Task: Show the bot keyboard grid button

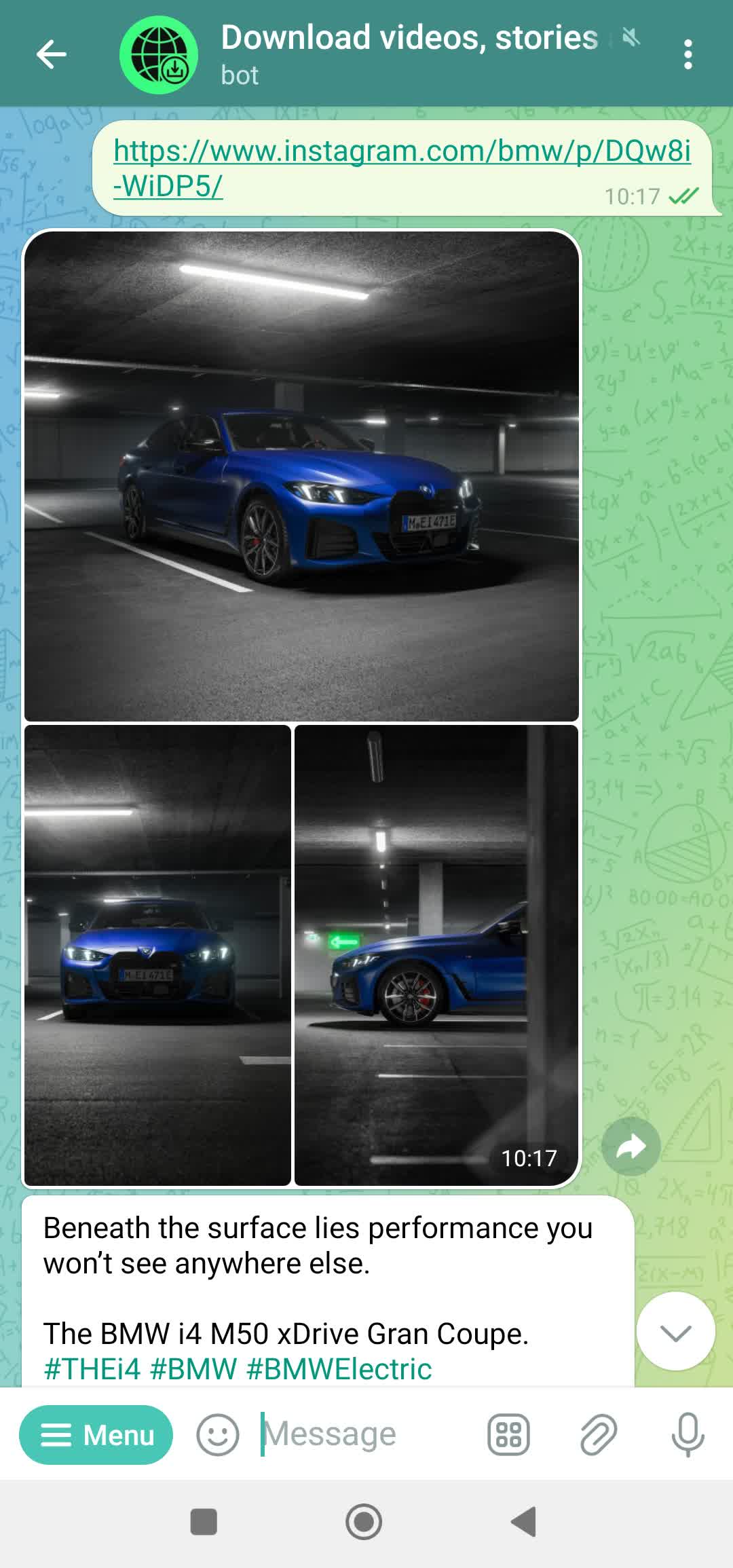Action: point(508,1435)
